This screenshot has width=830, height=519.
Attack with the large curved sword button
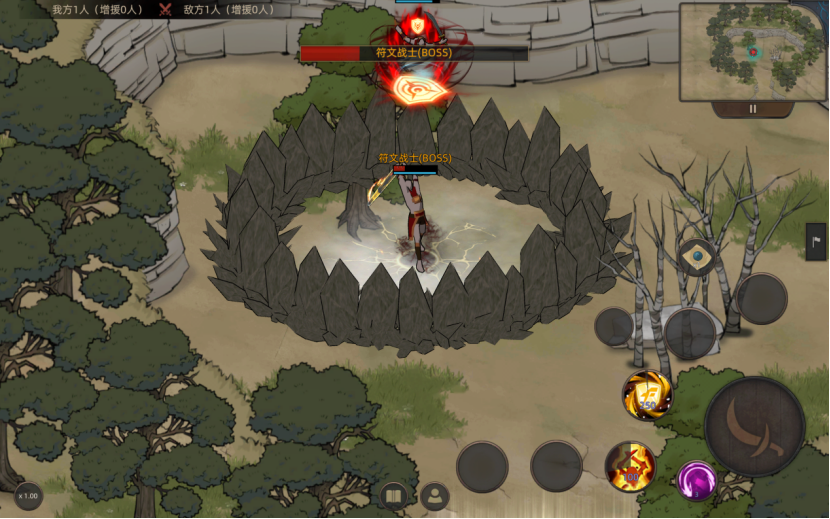pyautogui.click(x=754, y=426)
